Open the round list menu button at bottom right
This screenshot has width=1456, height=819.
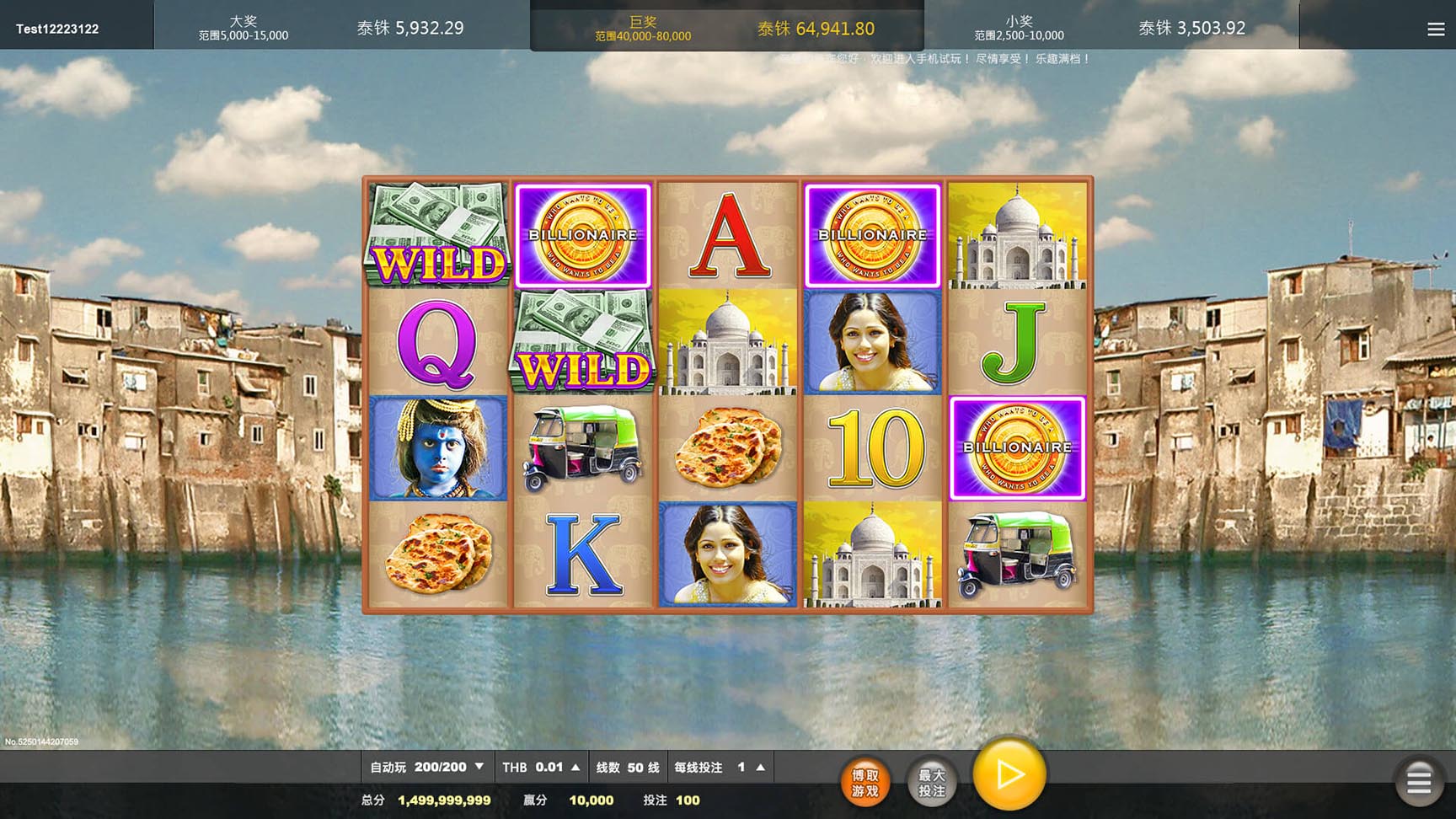pos(1419,782)
